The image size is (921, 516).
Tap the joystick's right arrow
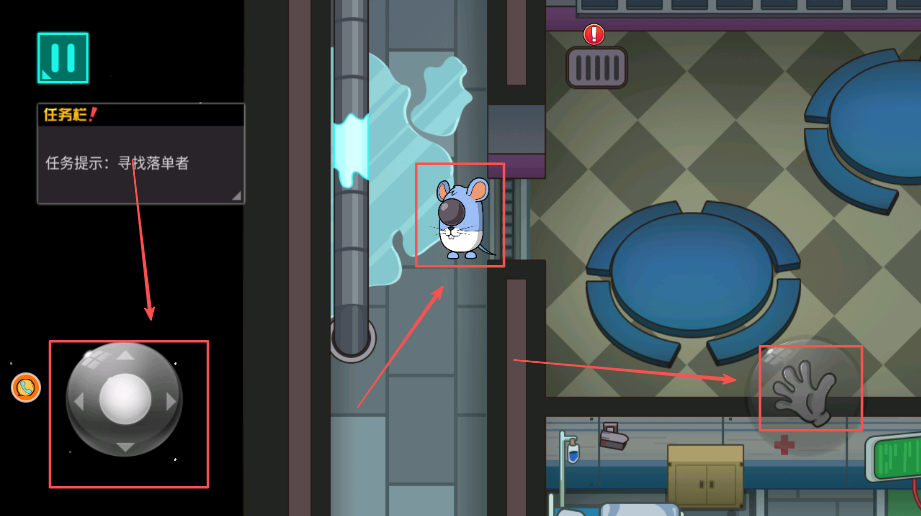(171, 401)
